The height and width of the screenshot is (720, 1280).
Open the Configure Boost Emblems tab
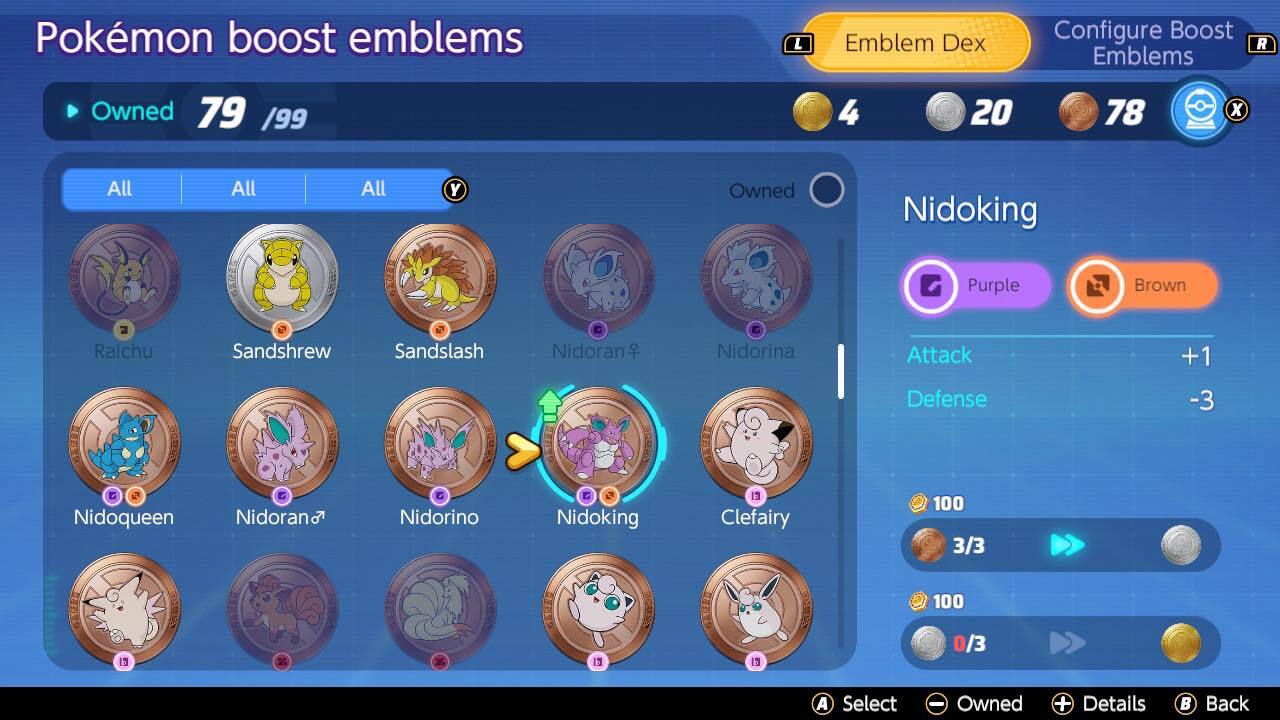coord(1143,43)
